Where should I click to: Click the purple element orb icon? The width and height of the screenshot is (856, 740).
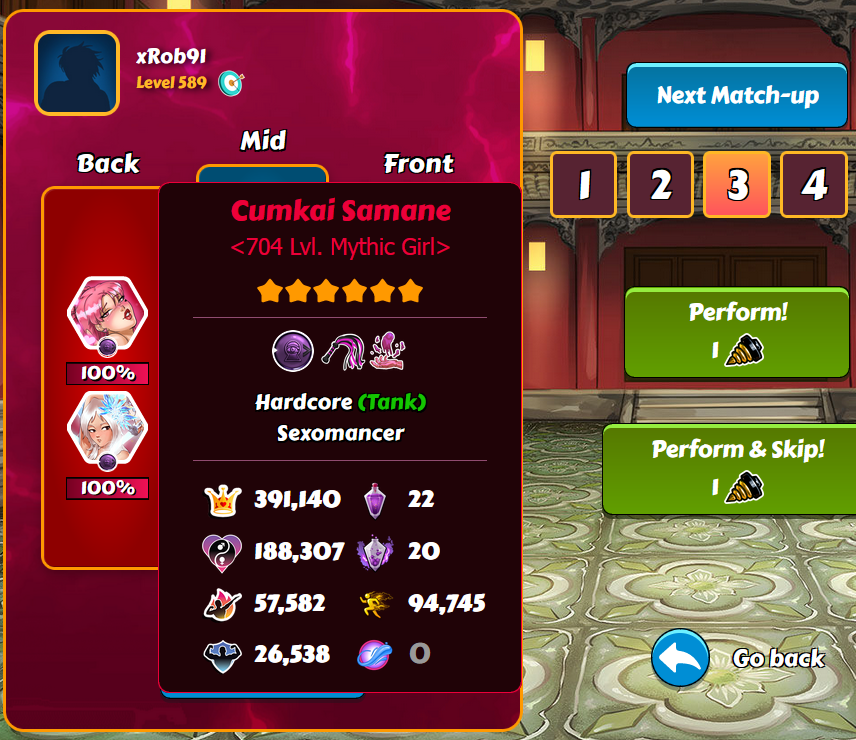coord(293,351)
